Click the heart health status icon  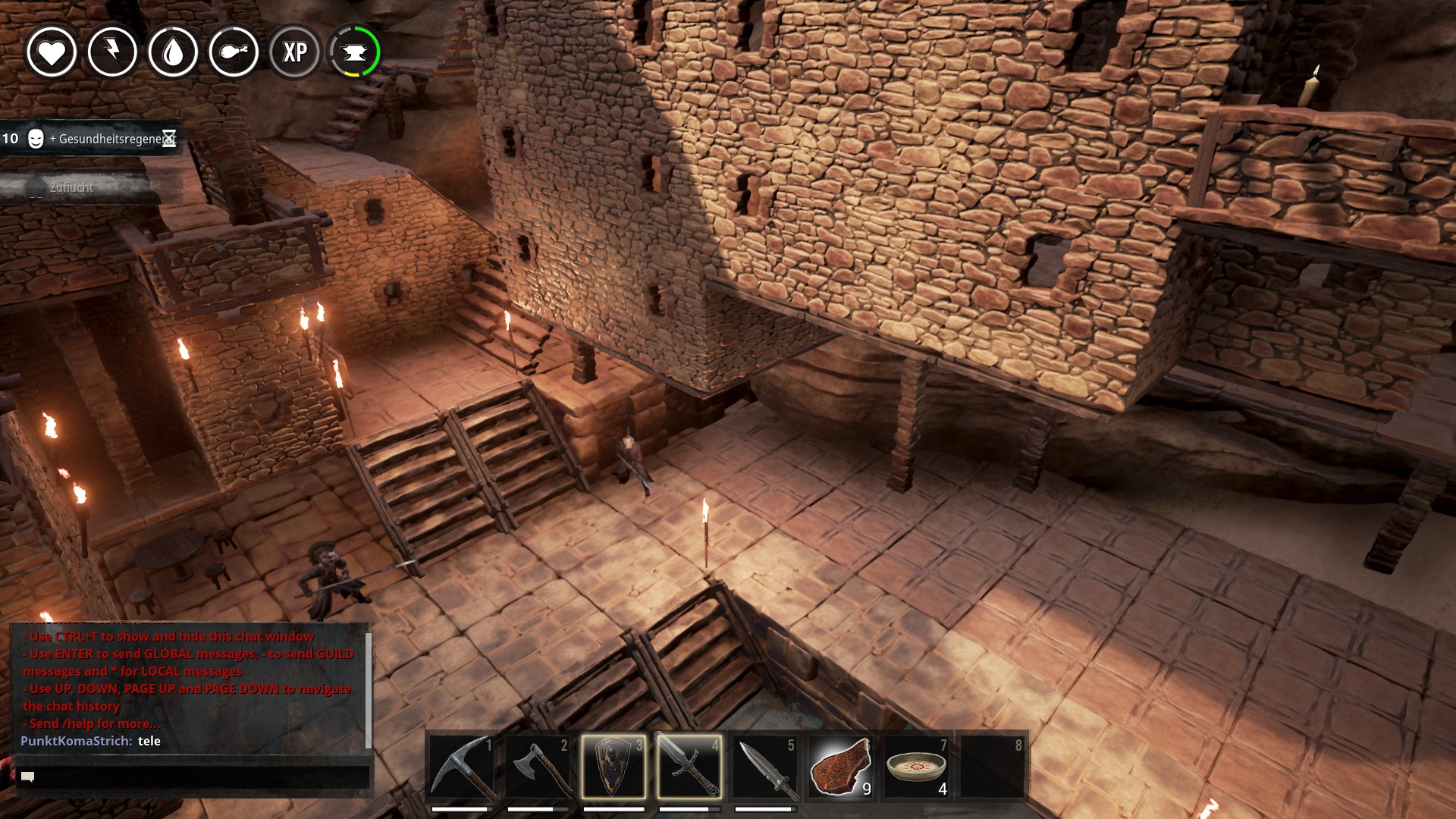click(52, 52)
